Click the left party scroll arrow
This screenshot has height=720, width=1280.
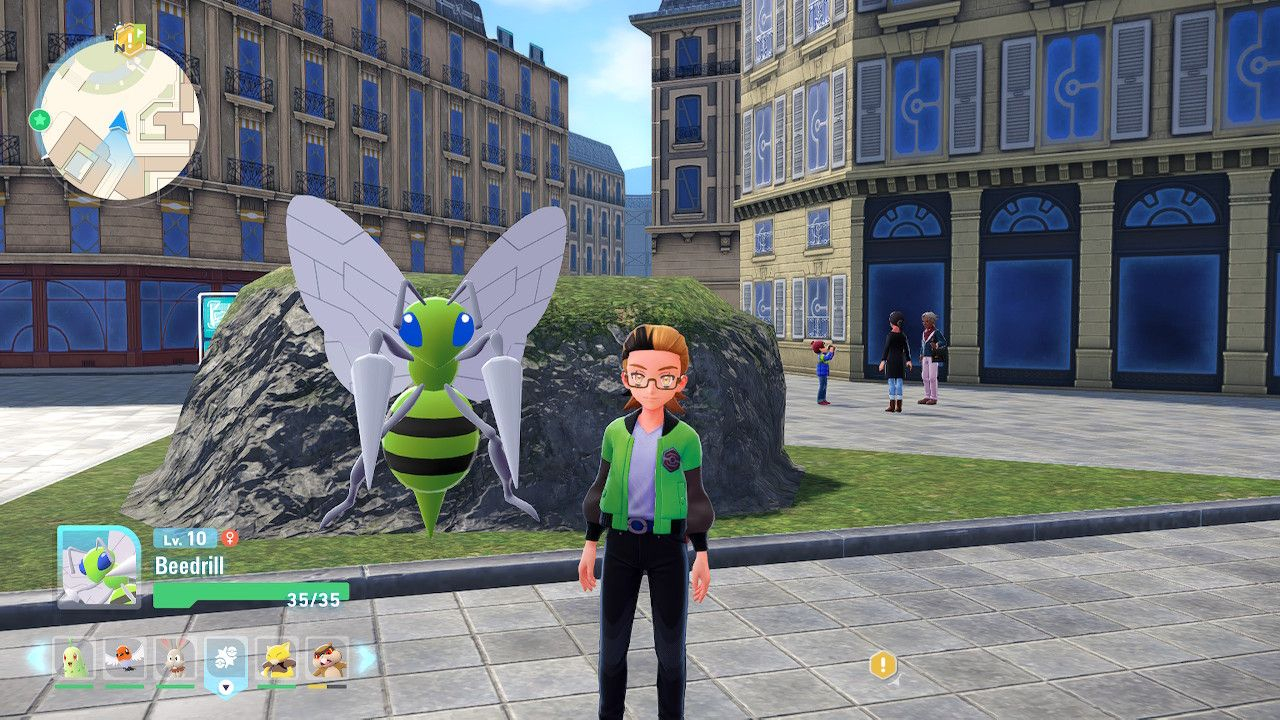[36, 658]
